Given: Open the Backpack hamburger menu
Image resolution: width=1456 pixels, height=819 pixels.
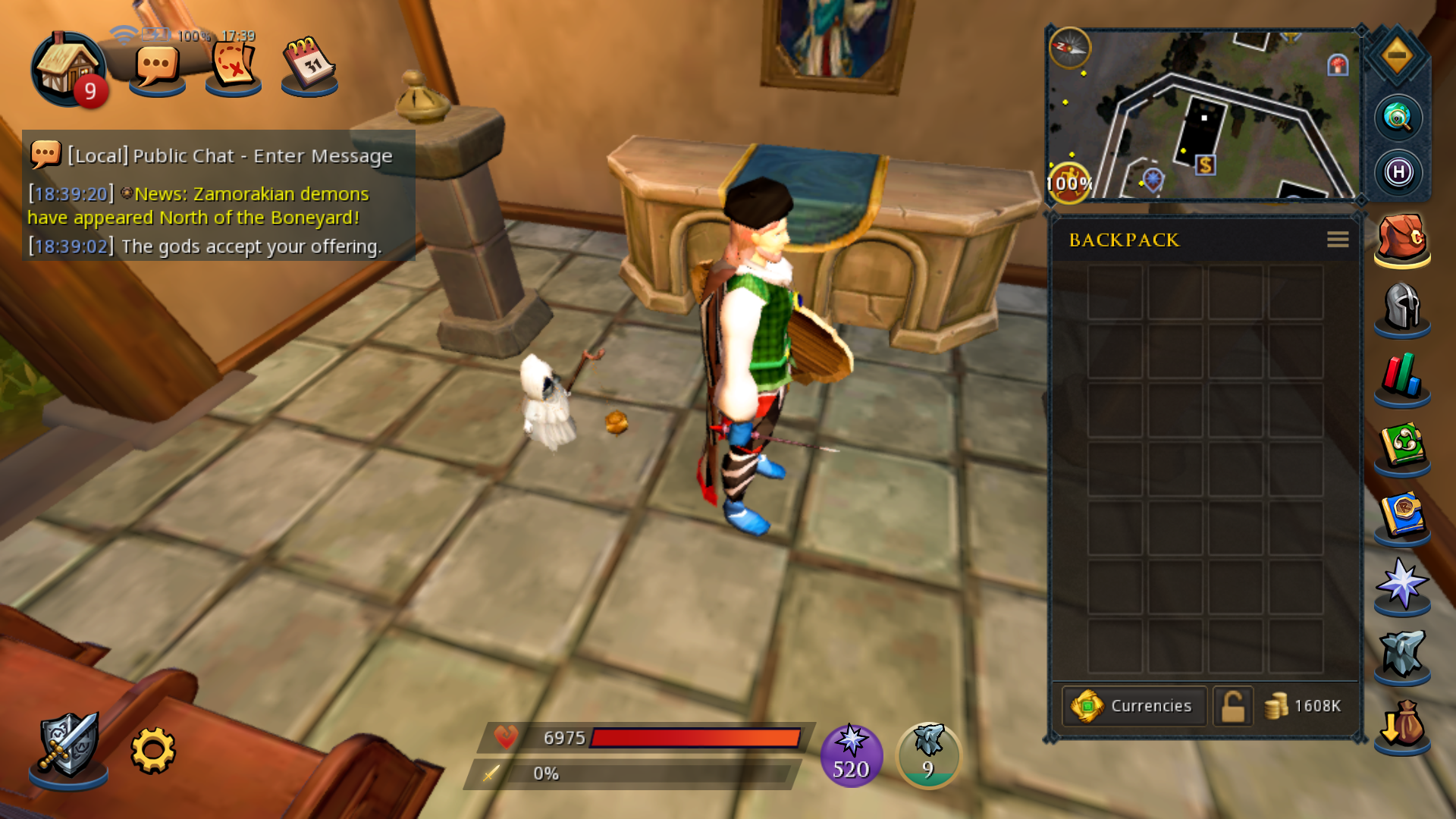Looking at the screenshot, I should tap(1337, 240).
